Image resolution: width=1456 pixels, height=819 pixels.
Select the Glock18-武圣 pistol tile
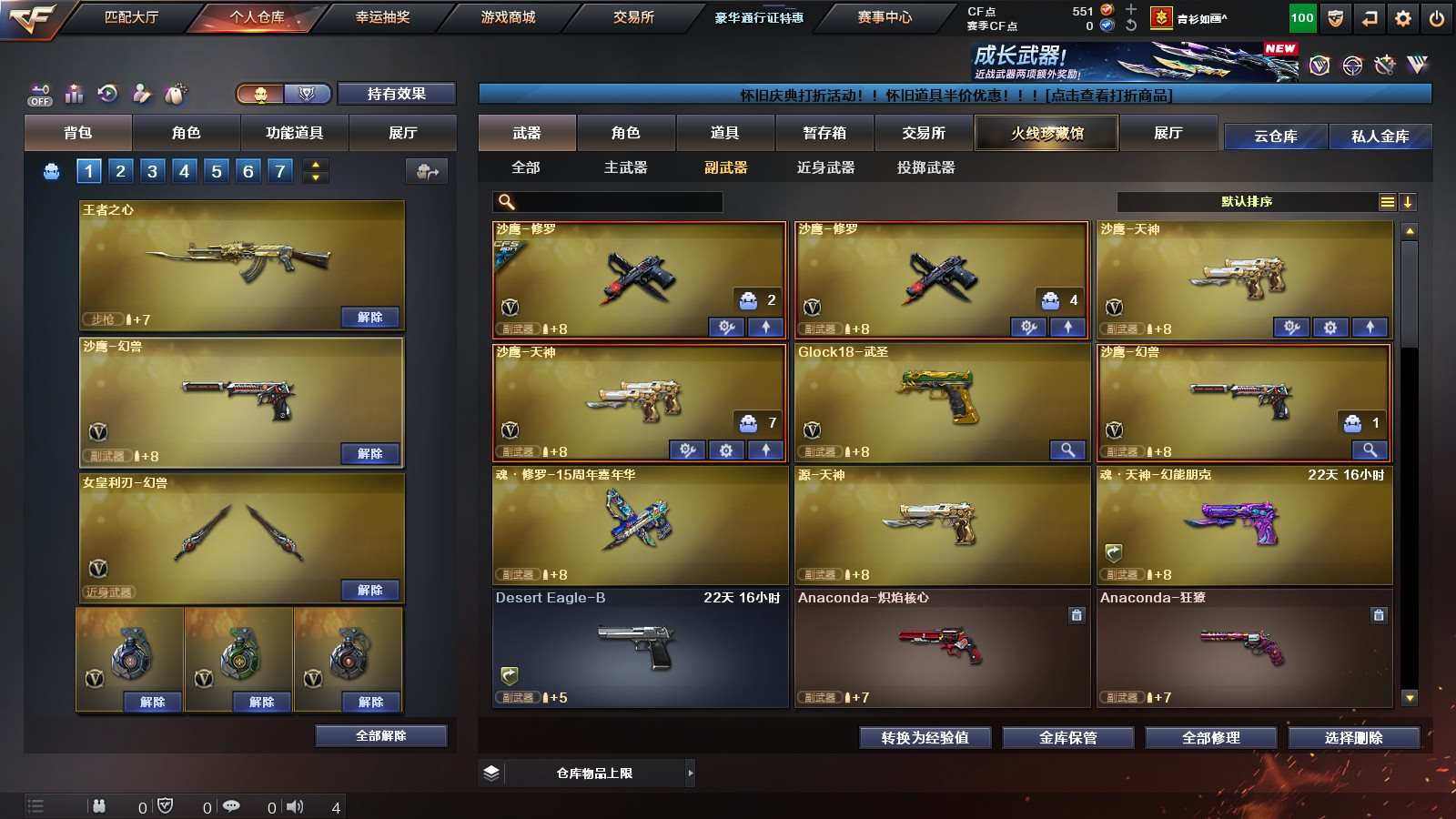coord(942,401)
